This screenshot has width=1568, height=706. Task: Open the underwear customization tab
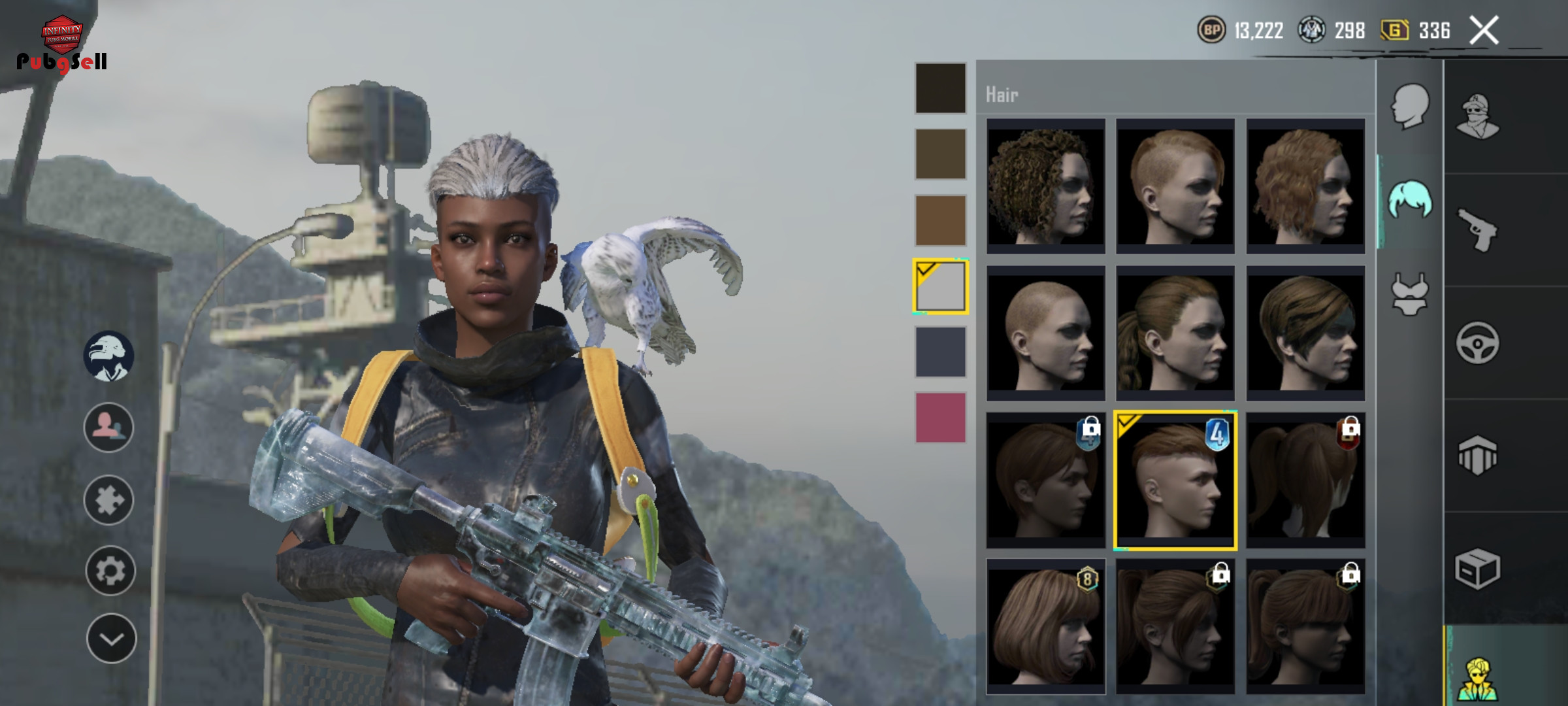point(1410,294)
